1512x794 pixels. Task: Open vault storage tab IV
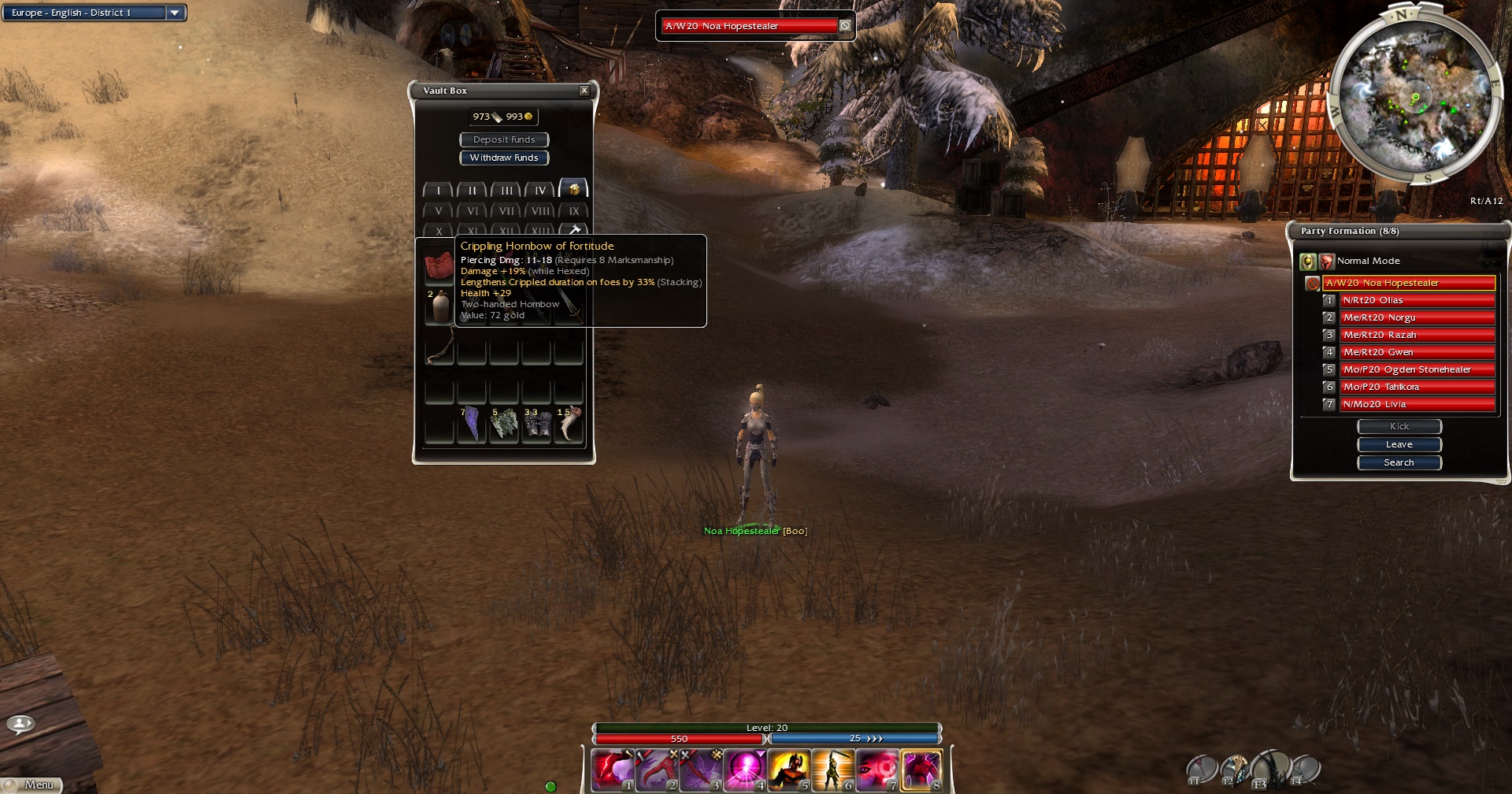click(x=540, y=190)
